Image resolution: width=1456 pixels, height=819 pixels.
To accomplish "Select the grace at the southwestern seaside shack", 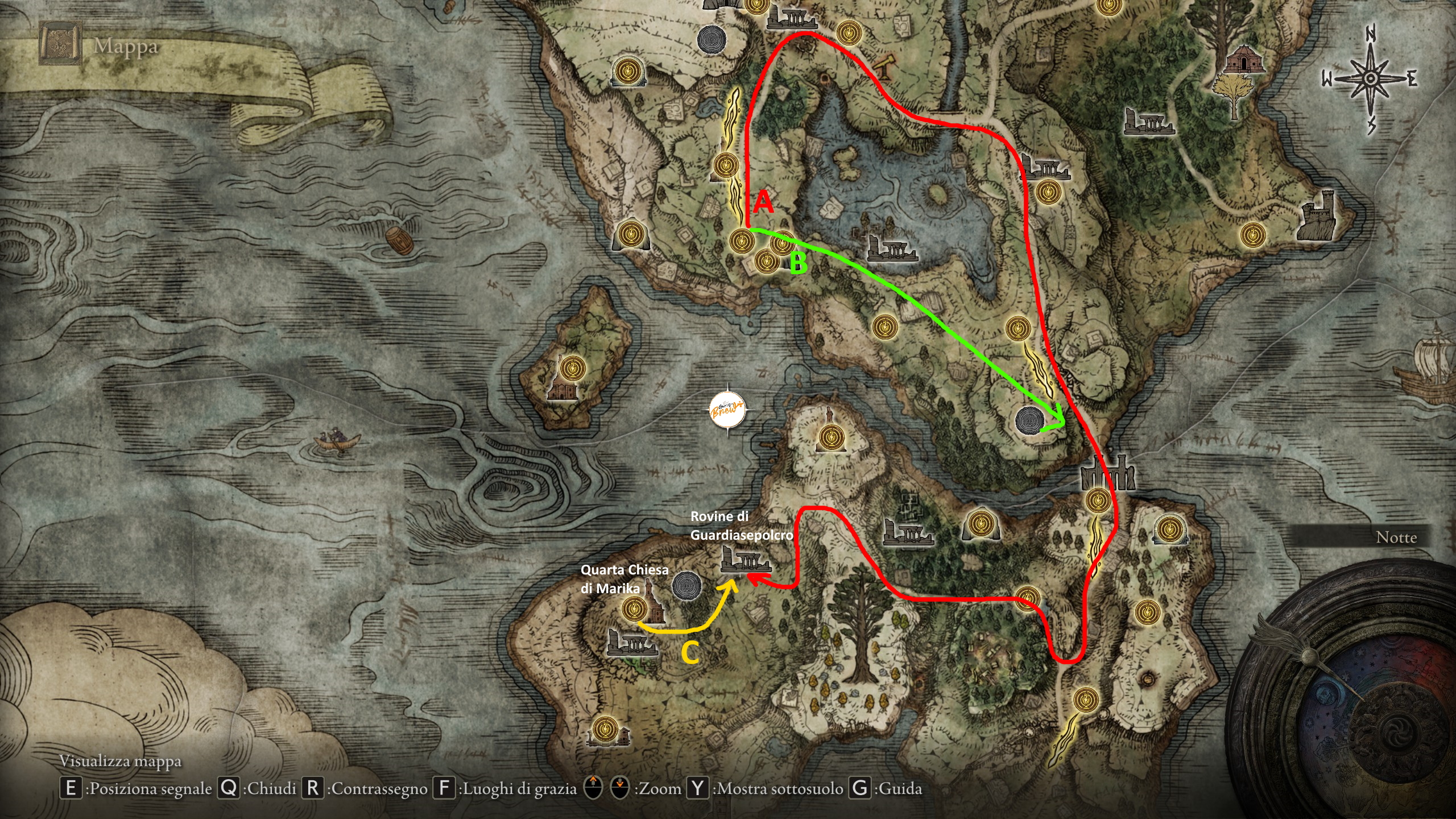I will 604,729.
